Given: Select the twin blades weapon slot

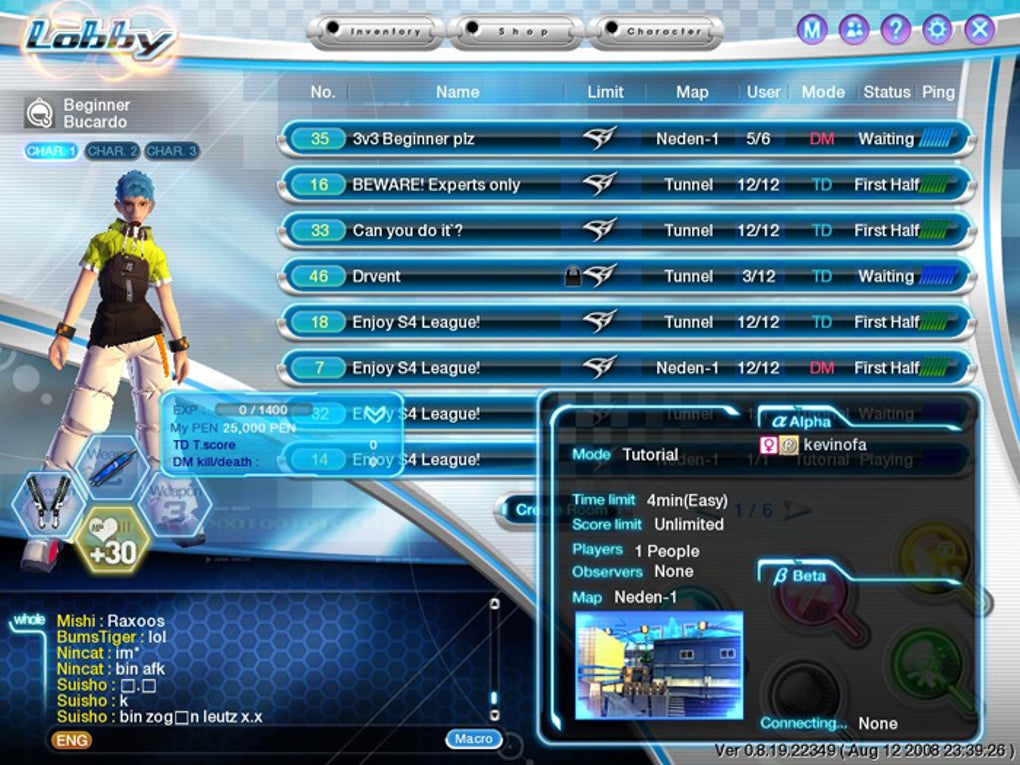Looking at the screenshot, I should [x=49, y=503].
